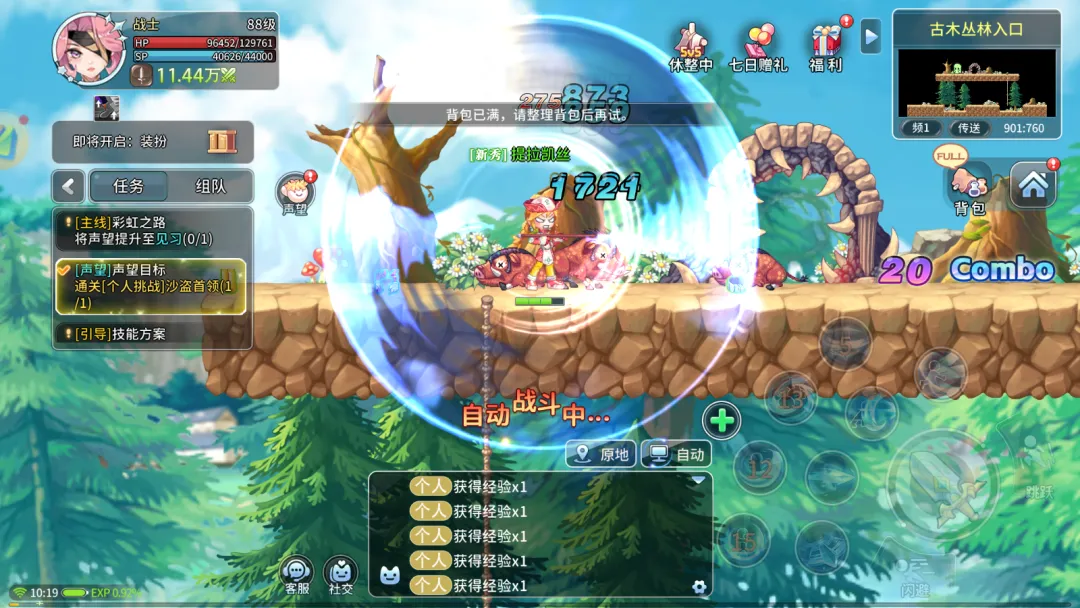Click the 传送 teleport button

pos(969,128)
